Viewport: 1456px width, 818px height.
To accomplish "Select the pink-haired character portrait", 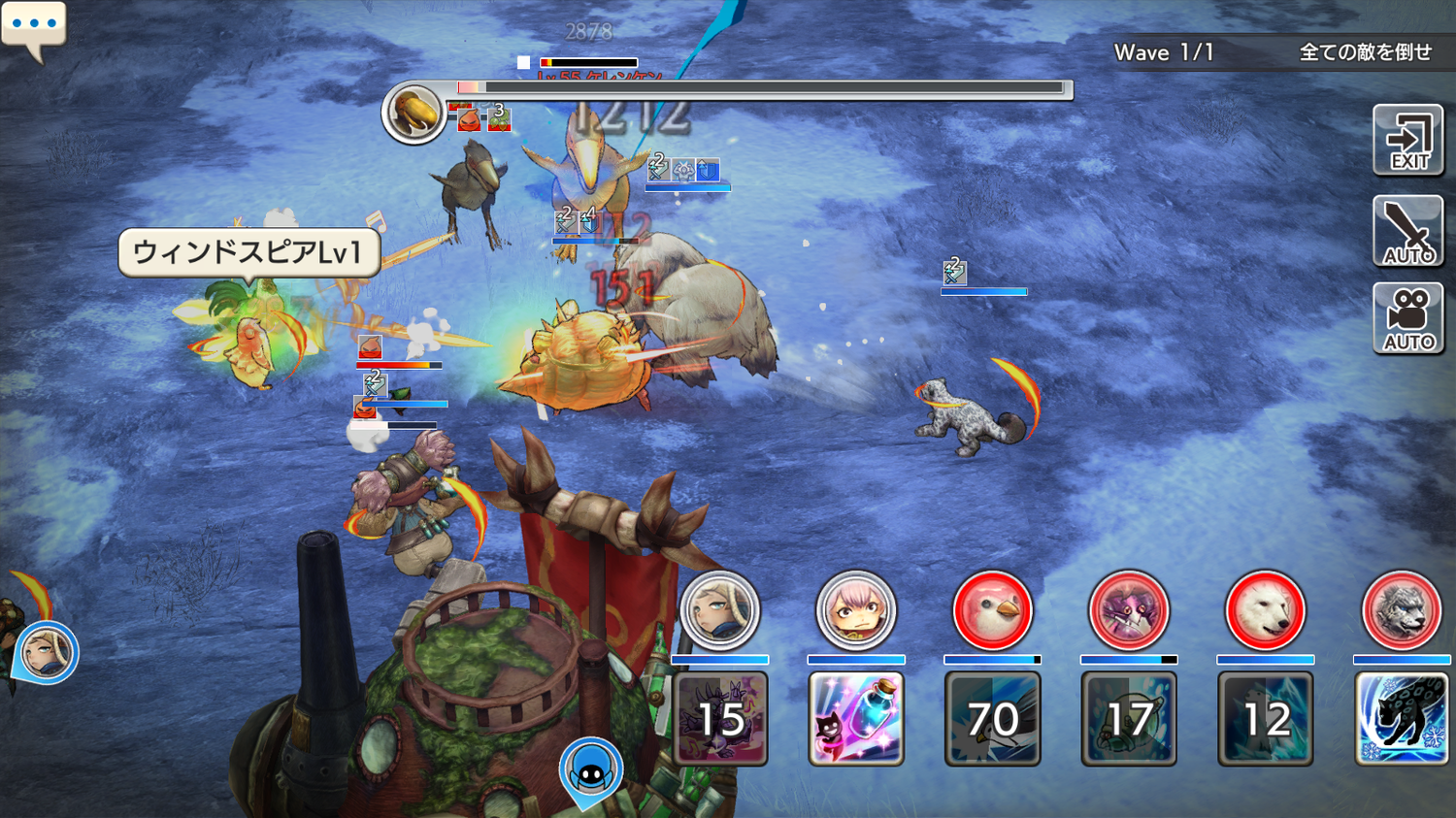I will [x=855, y=610].
